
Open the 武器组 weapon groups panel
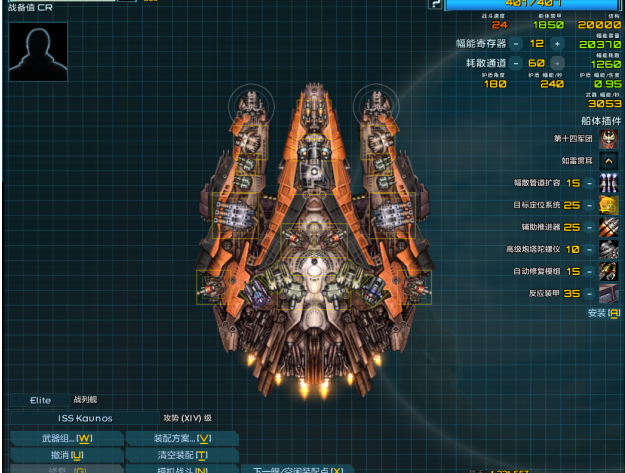point(67,438)
